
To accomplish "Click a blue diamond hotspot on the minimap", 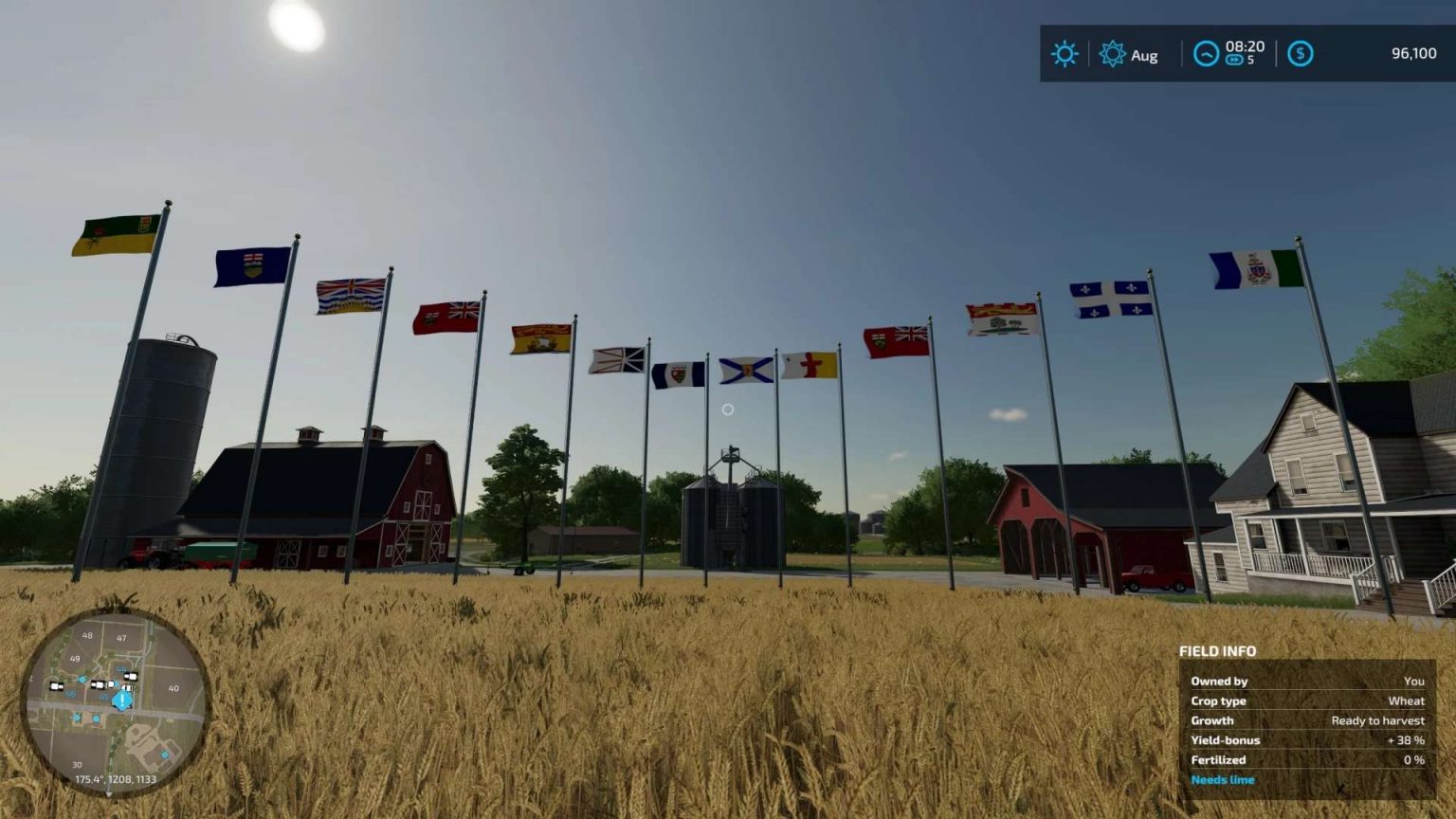I will 82,679.
